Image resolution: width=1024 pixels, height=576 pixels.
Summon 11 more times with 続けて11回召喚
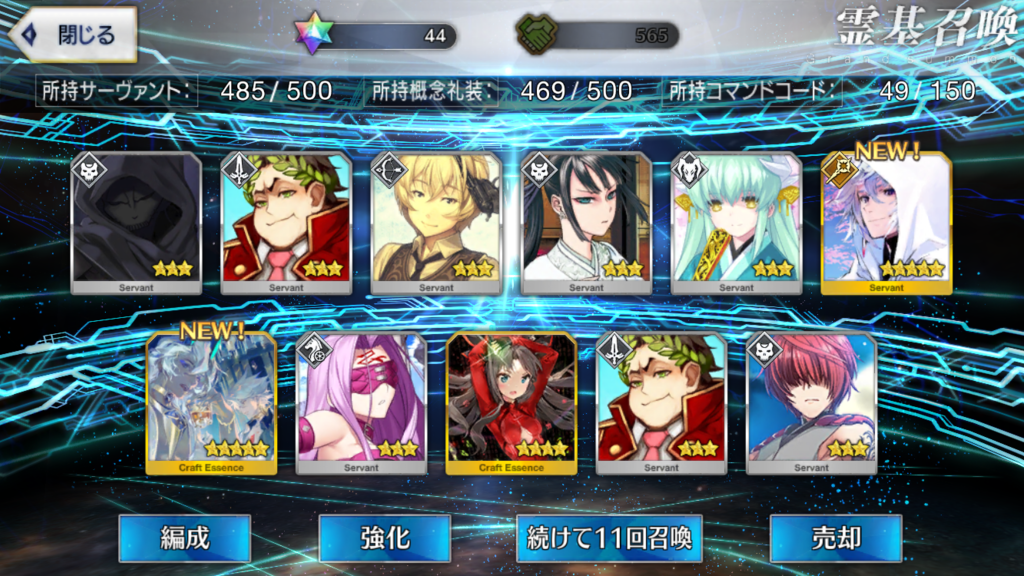609,538
